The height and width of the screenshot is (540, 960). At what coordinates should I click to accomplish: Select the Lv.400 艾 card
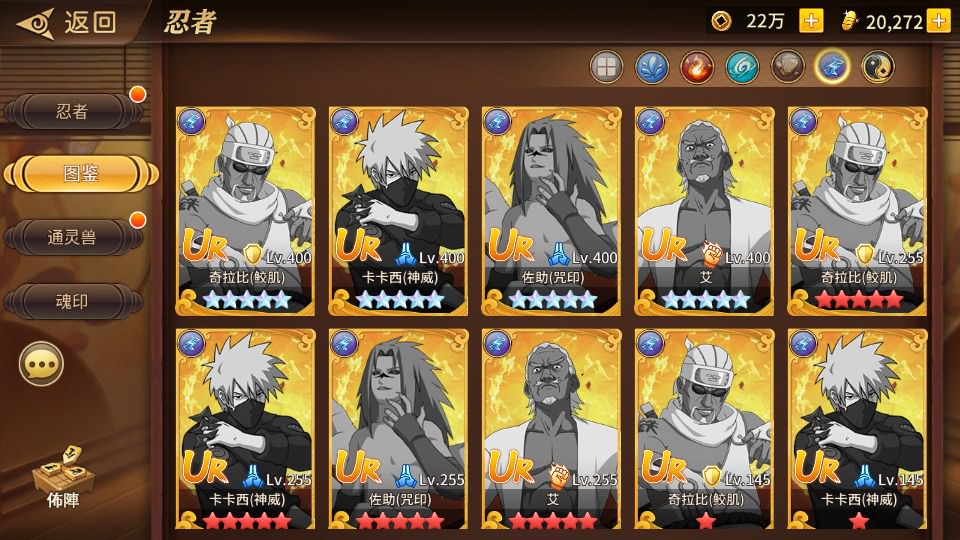point(705,211)
